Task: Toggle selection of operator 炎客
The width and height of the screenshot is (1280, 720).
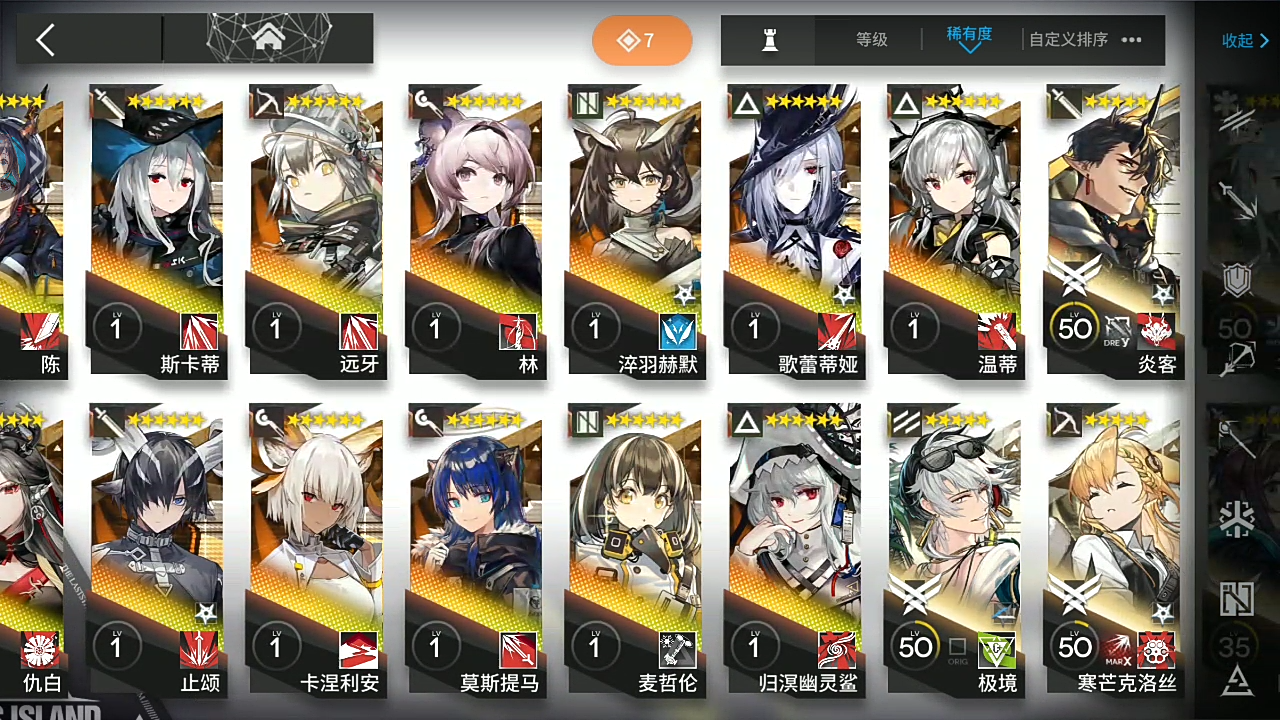Action: point(1113,200)
